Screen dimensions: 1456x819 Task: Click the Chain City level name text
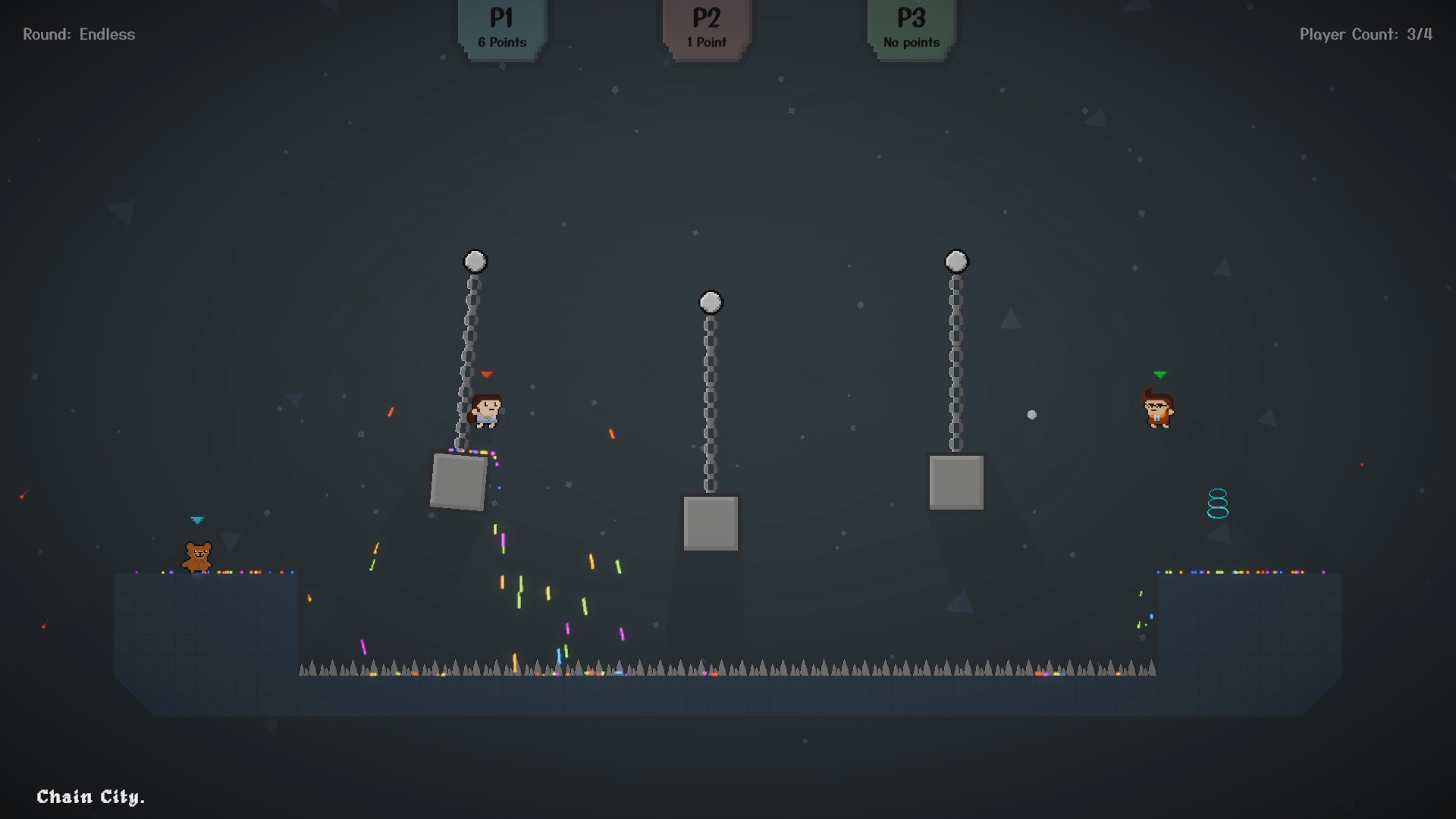click(91, 797)
